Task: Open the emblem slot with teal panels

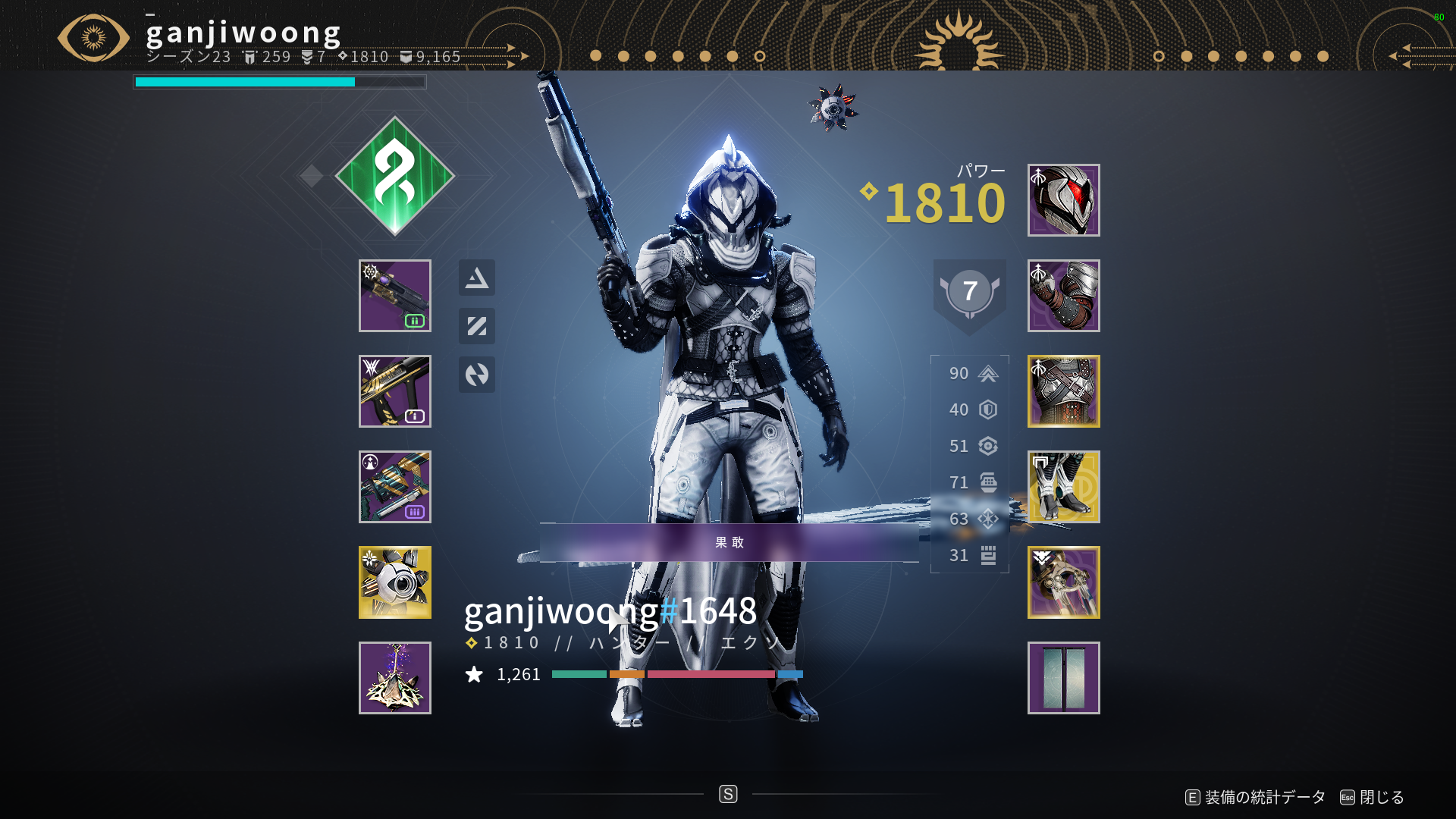Action: pyautogui.click(x=1063, y=678)
